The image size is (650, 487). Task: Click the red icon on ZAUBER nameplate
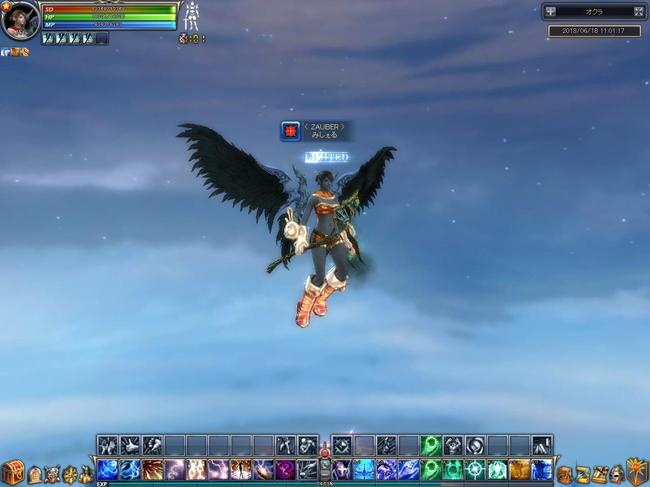point(290,131)
